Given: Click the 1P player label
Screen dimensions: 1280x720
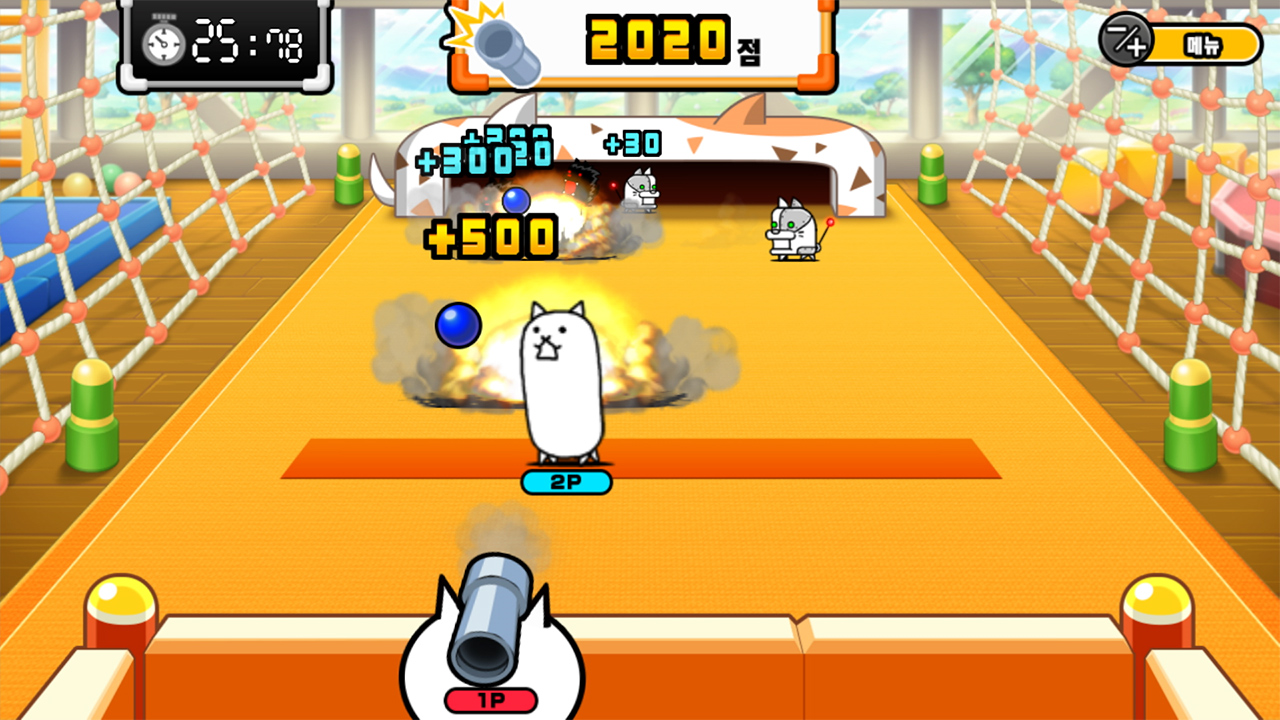Looking at the screenshot, I should click(492, 698).
